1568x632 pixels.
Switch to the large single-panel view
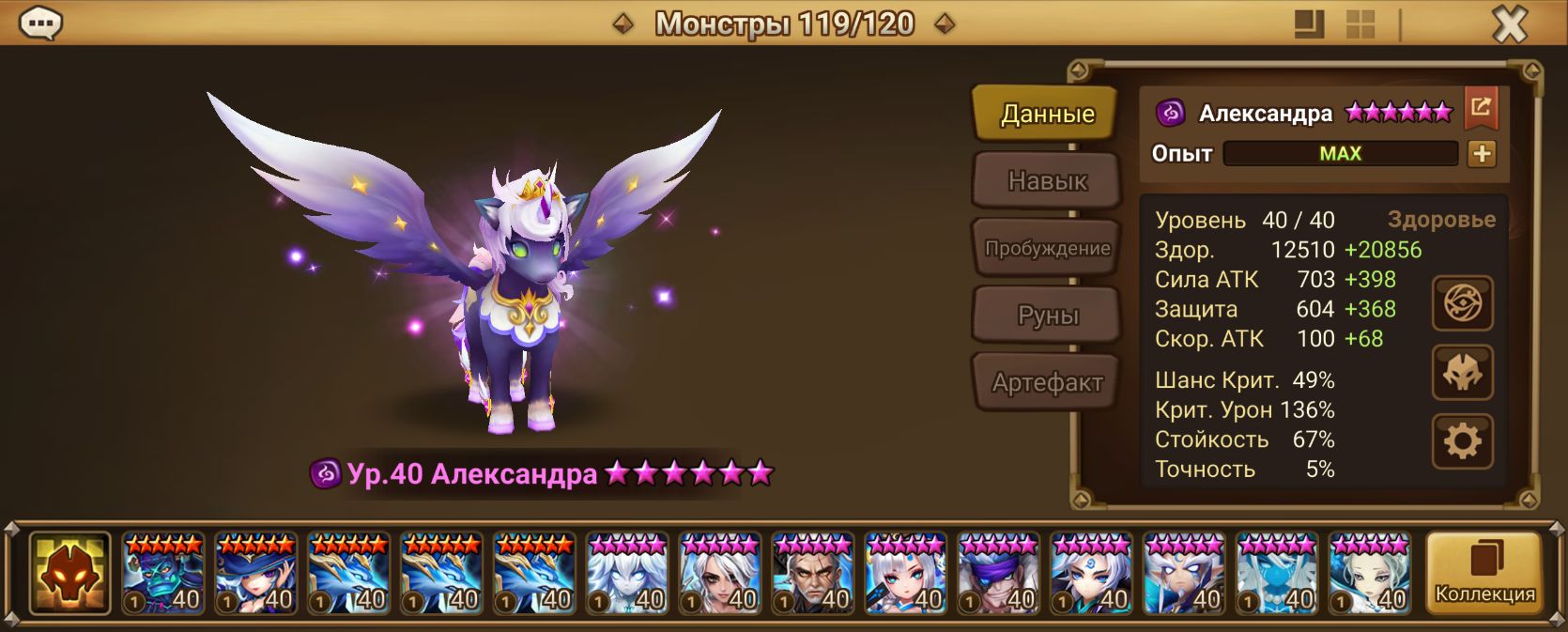click(x=1309, y=24)
